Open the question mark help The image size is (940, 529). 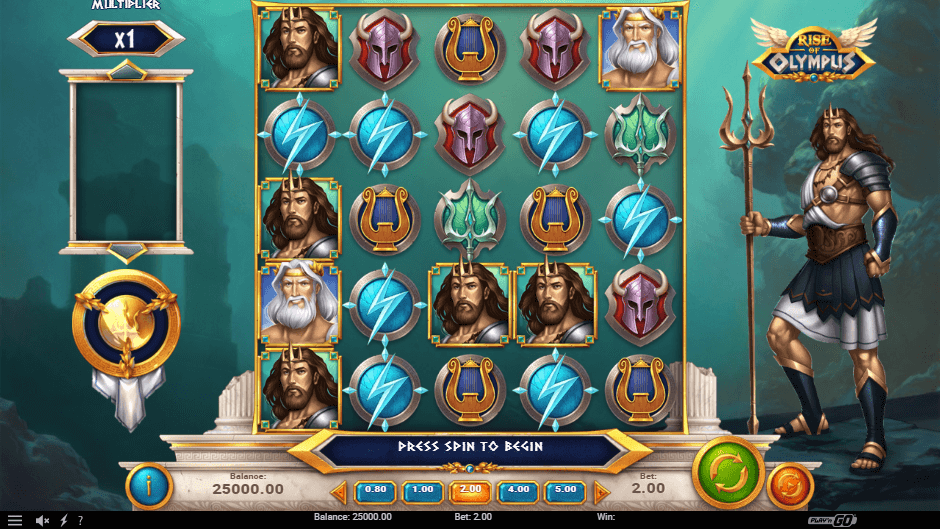[x=80, y=521]
